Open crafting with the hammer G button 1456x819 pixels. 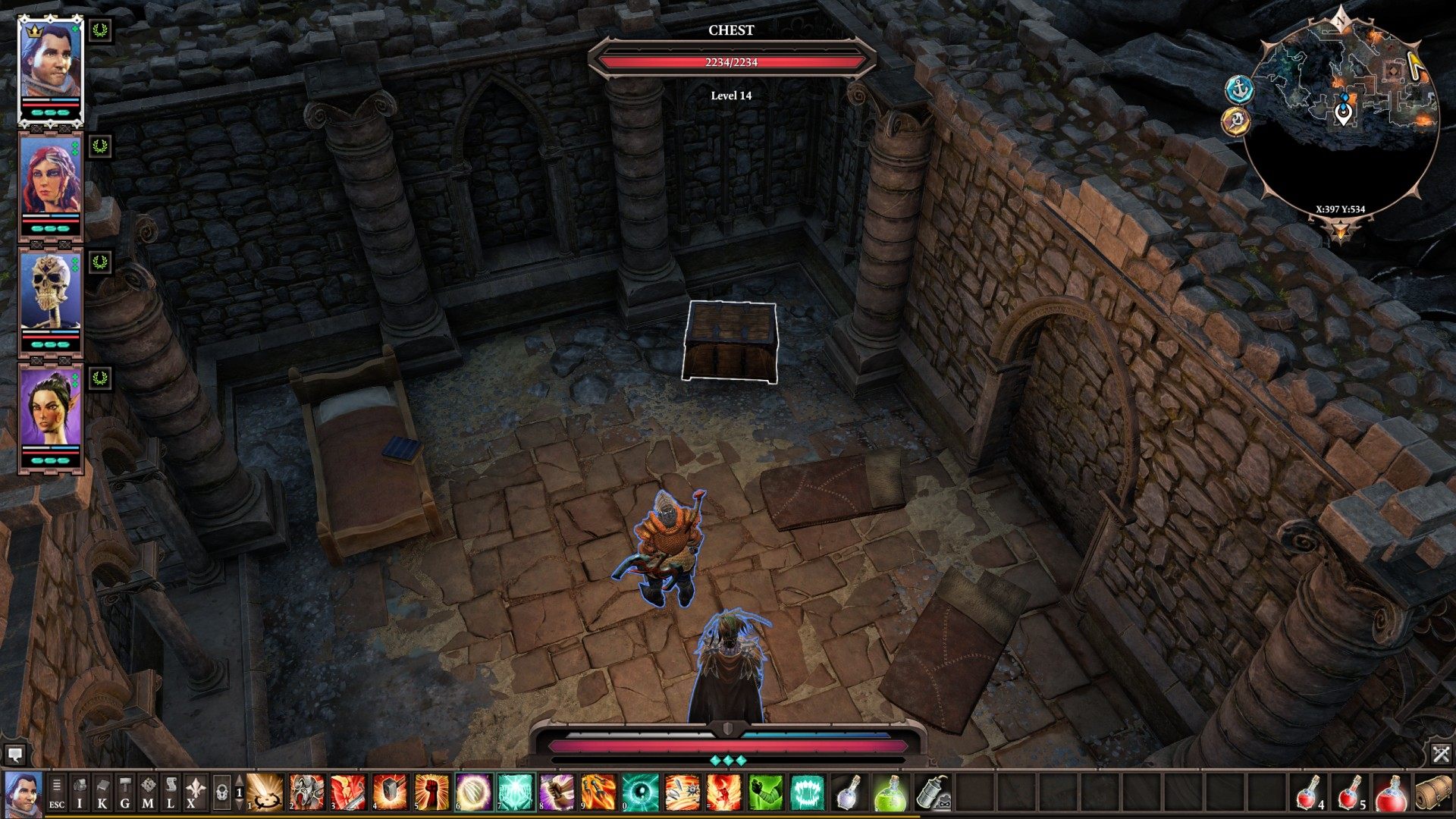(125, 793)
